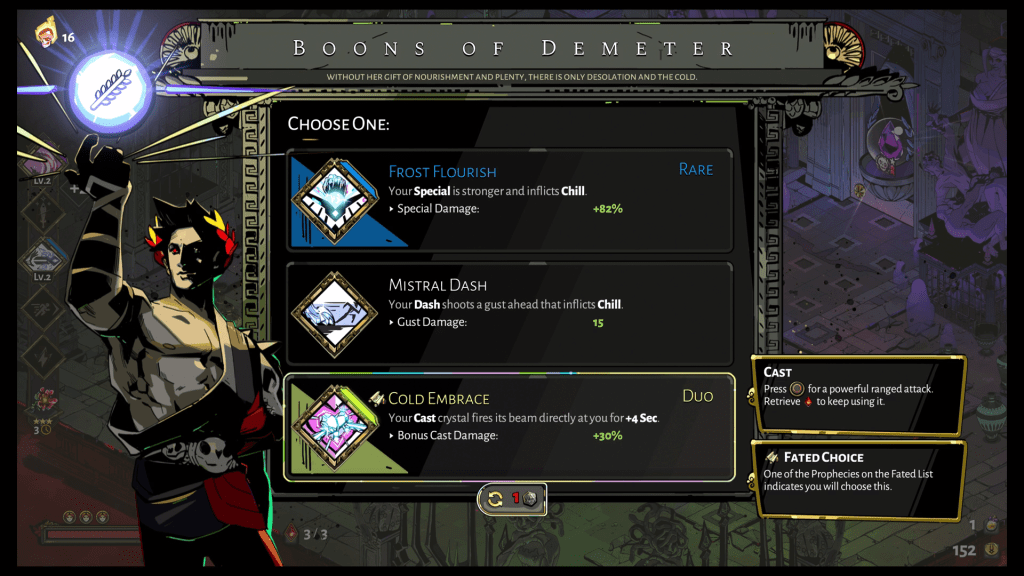Select the Mistral Dash boon

tap(510, 313)
